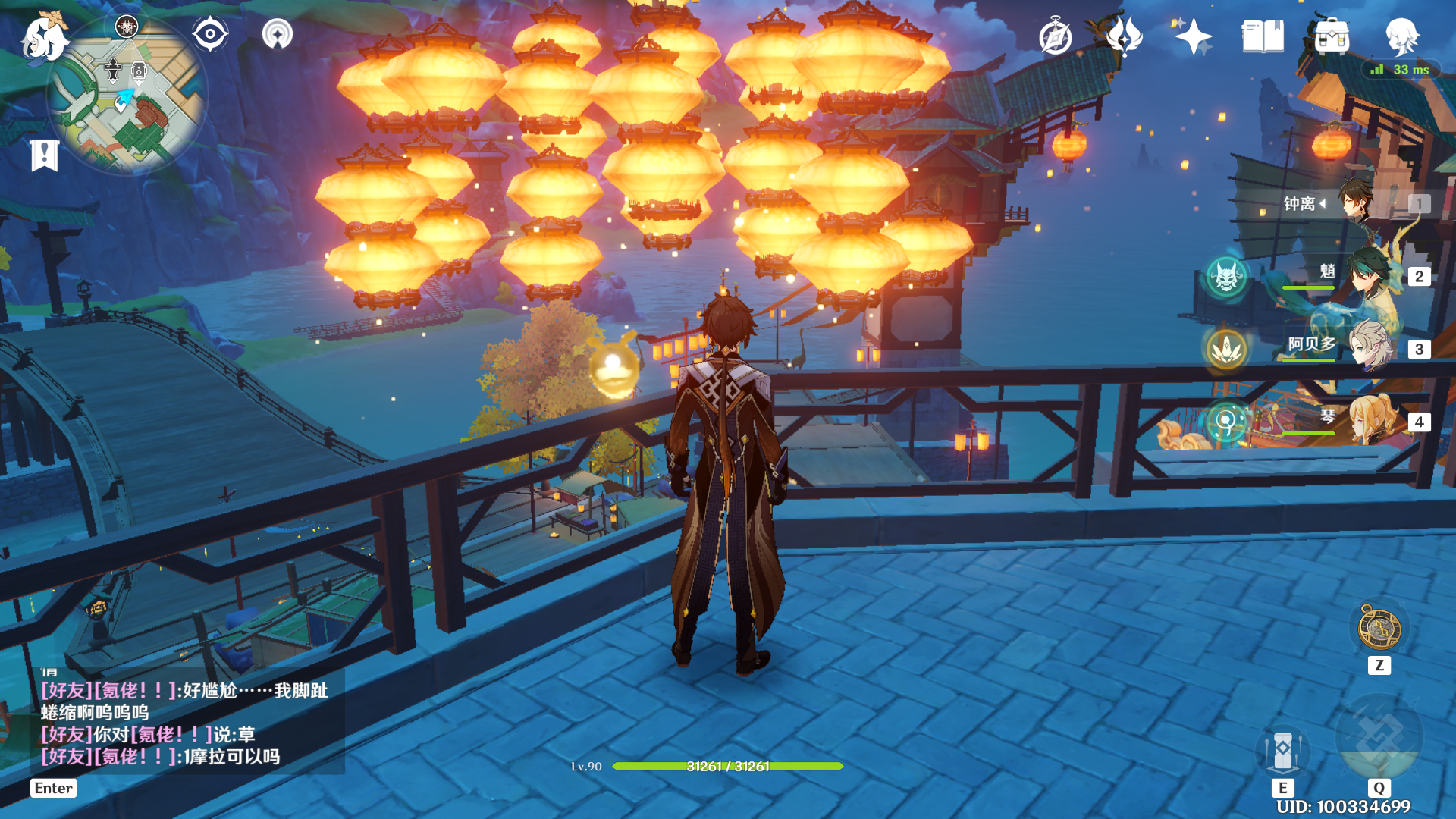The image size is (1456, 819).
Task: Use the compass gadget
Action: pyautogui.click(x=1379, y=629)
